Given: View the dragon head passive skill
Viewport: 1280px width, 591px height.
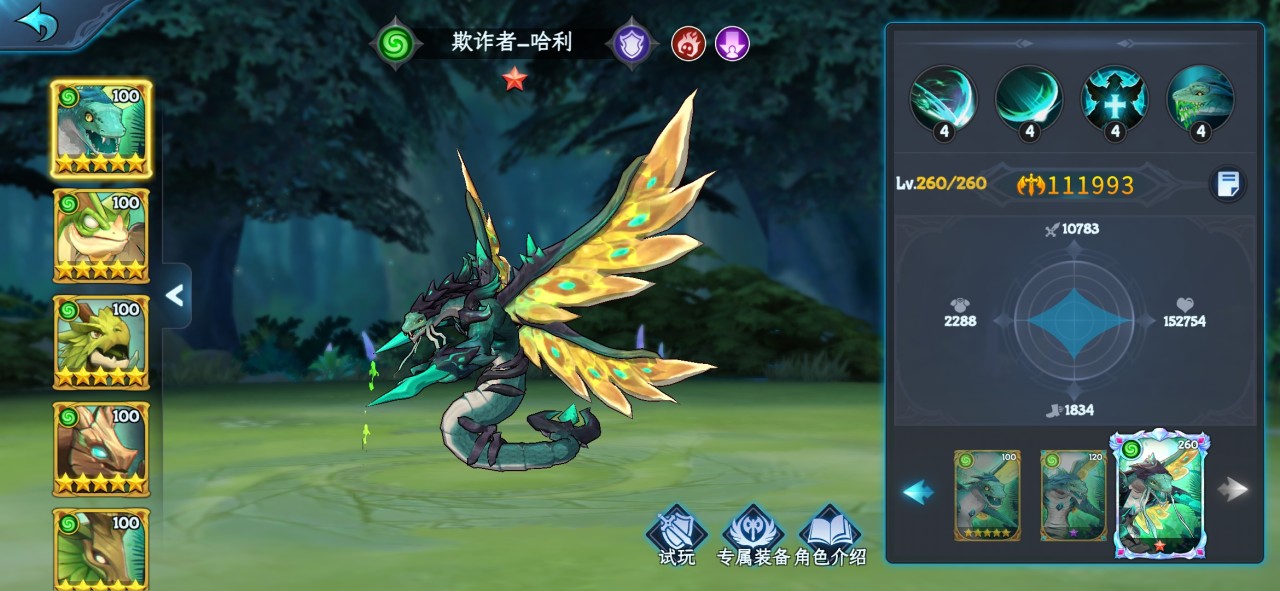Looking at the screenshot, I should coord(1200,99).
